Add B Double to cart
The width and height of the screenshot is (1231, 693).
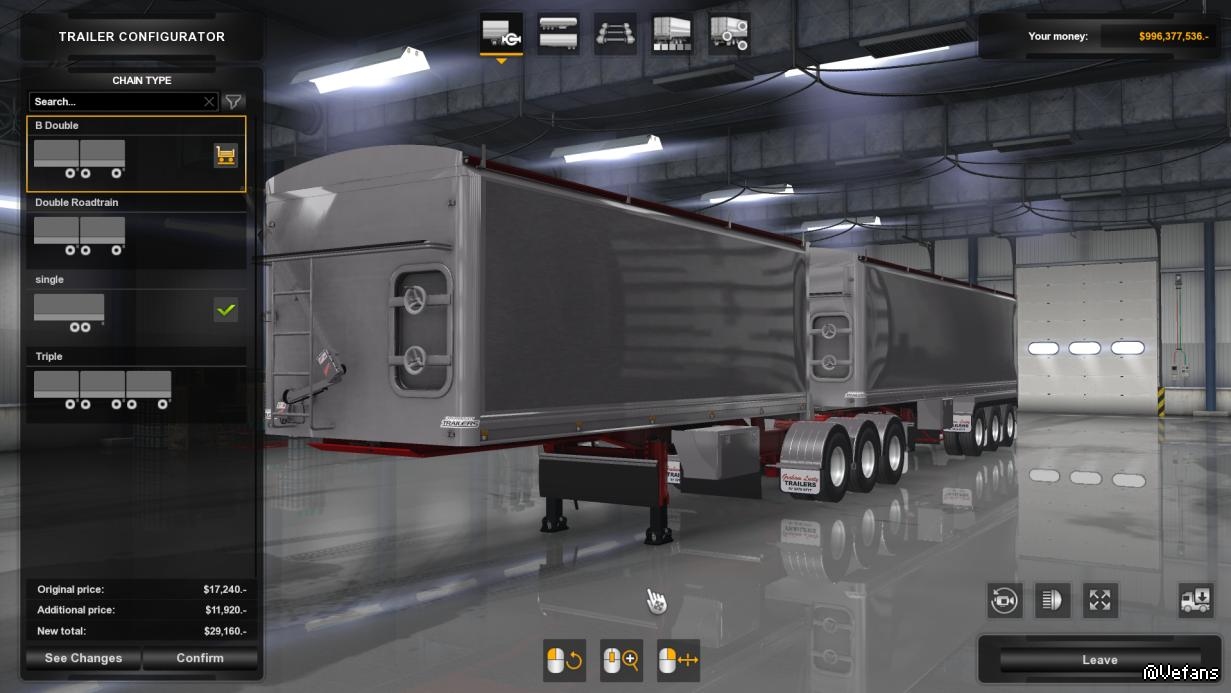tap(226, 155)
